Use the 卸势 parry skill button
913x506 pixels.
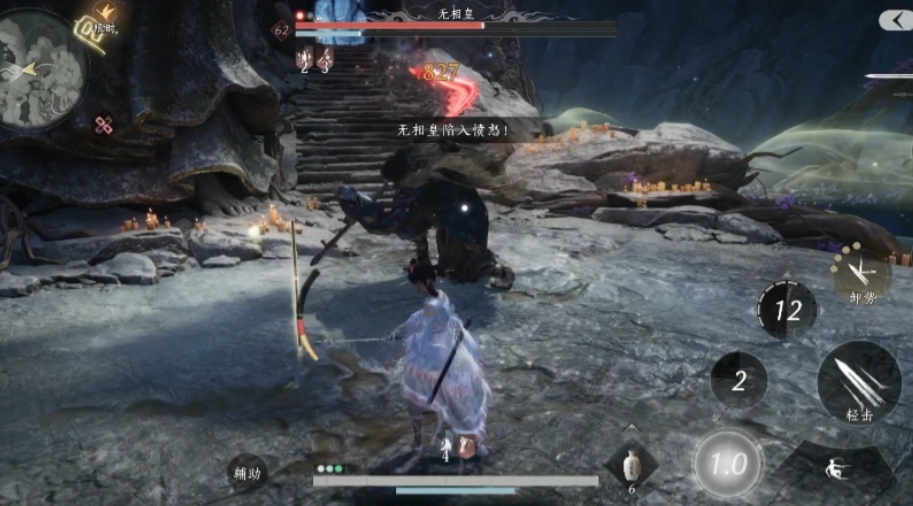[x=861, y=273]
